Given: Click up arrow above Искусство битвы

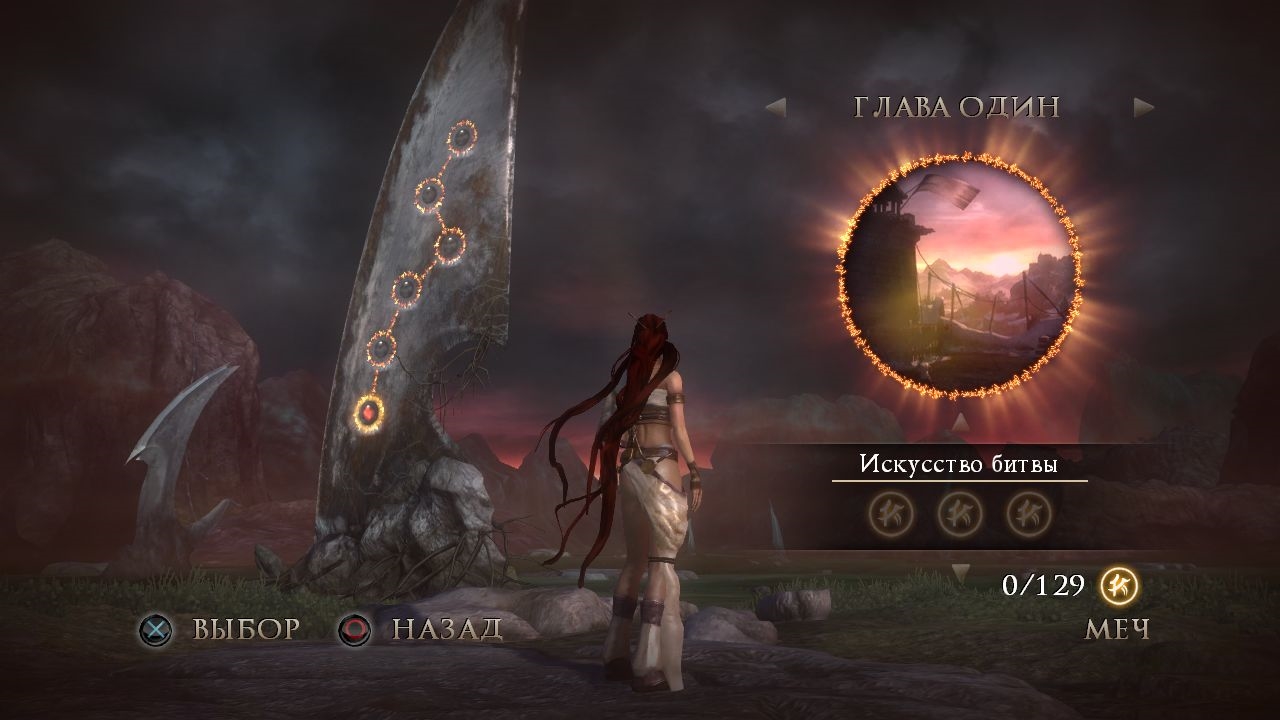Looking at the screenshot, I should pos(960,422).
